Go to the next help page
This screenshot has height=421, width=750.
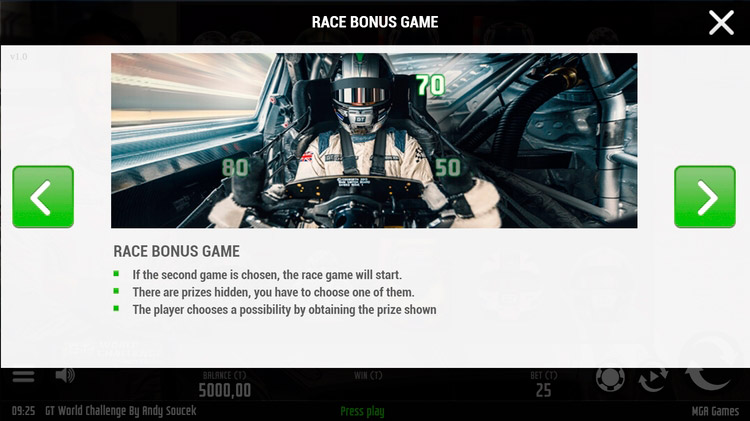tap(704, 197)
